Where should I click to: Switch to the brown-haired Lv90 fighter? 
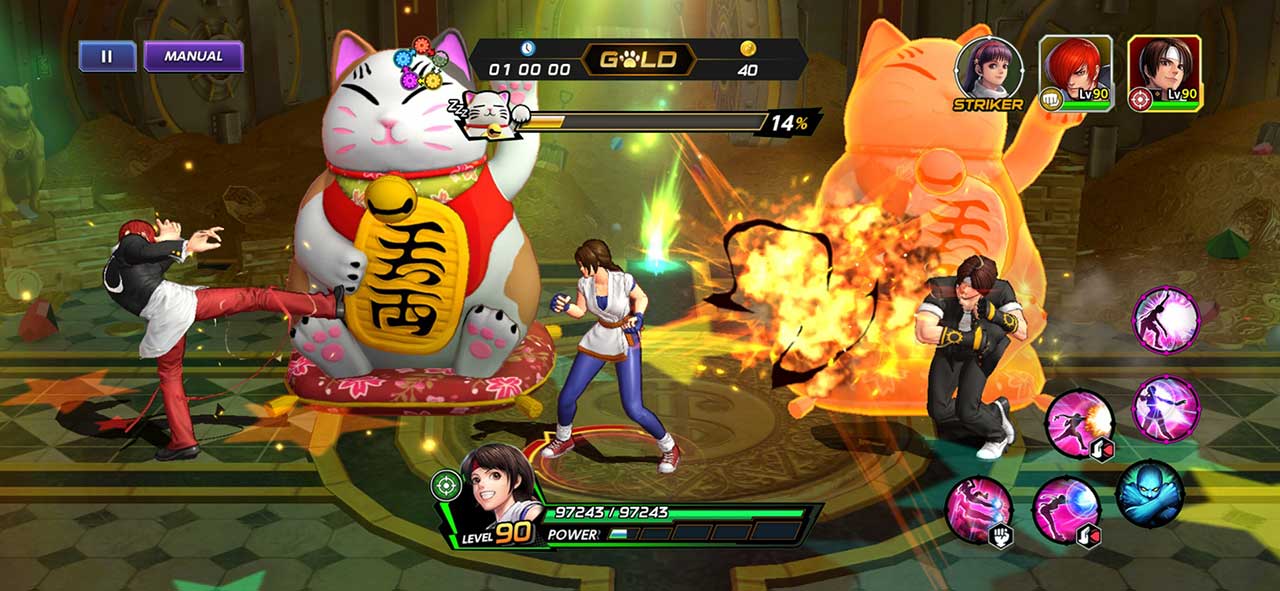click(x=1165, y=72)
